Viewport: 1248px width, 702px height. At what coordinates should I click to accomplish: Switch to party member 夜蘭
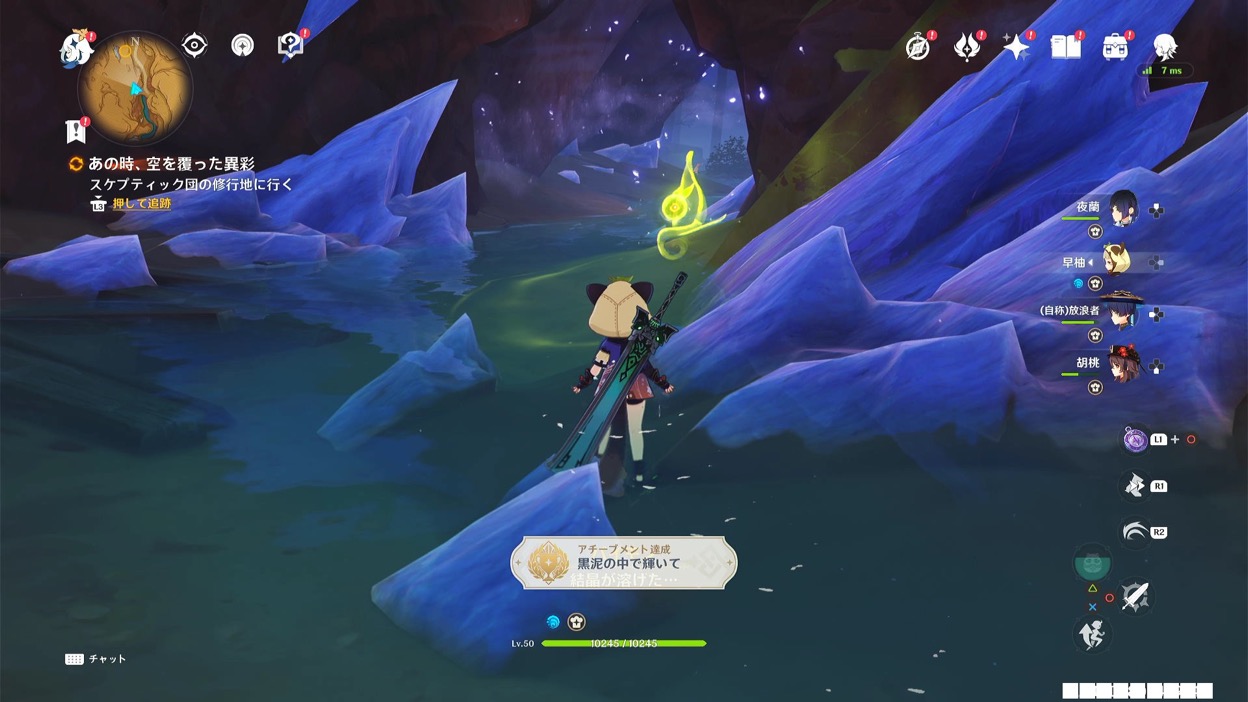point(1122,209)
